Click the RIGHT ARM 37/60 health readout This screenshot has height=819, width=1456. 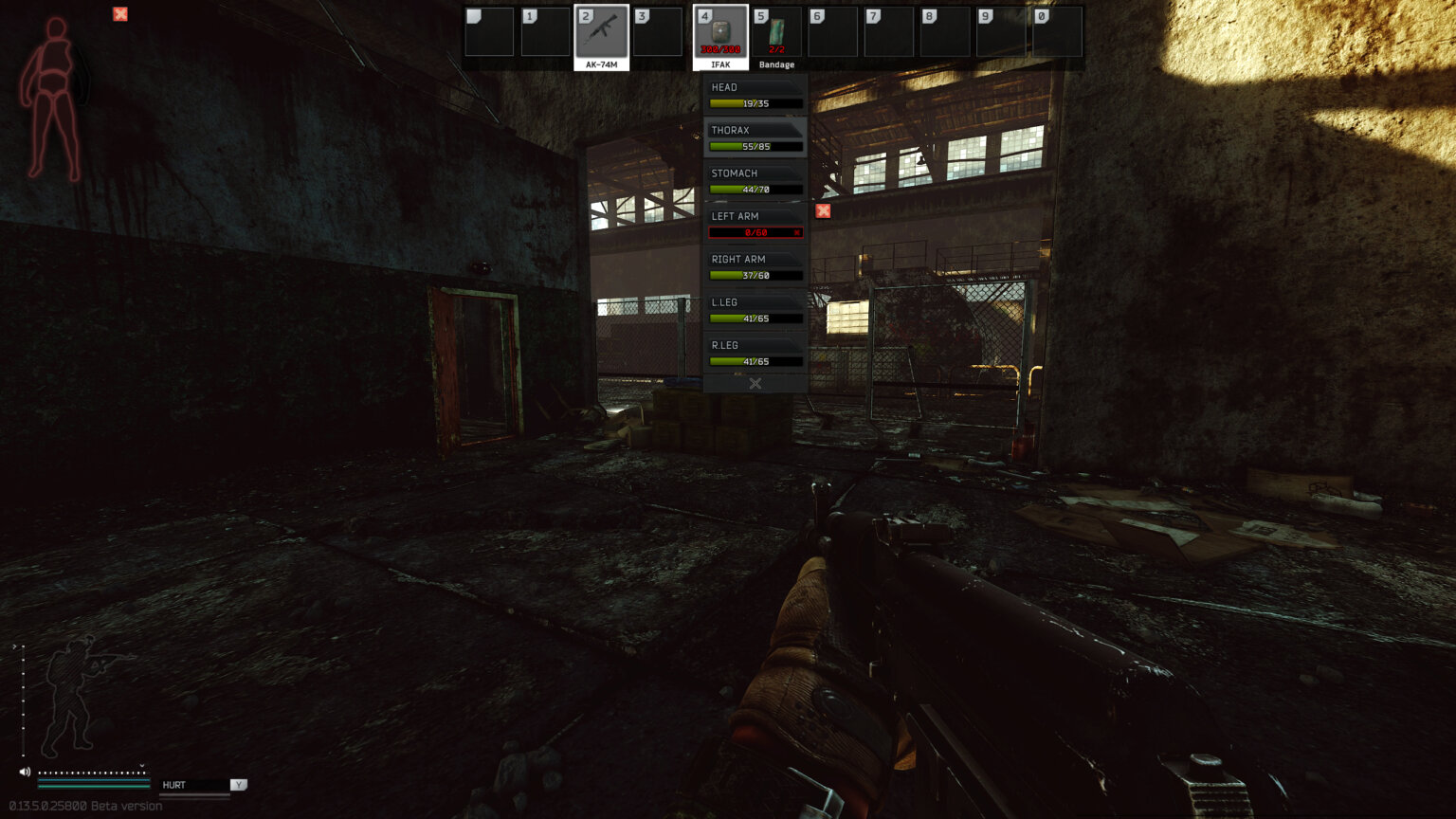755,275
